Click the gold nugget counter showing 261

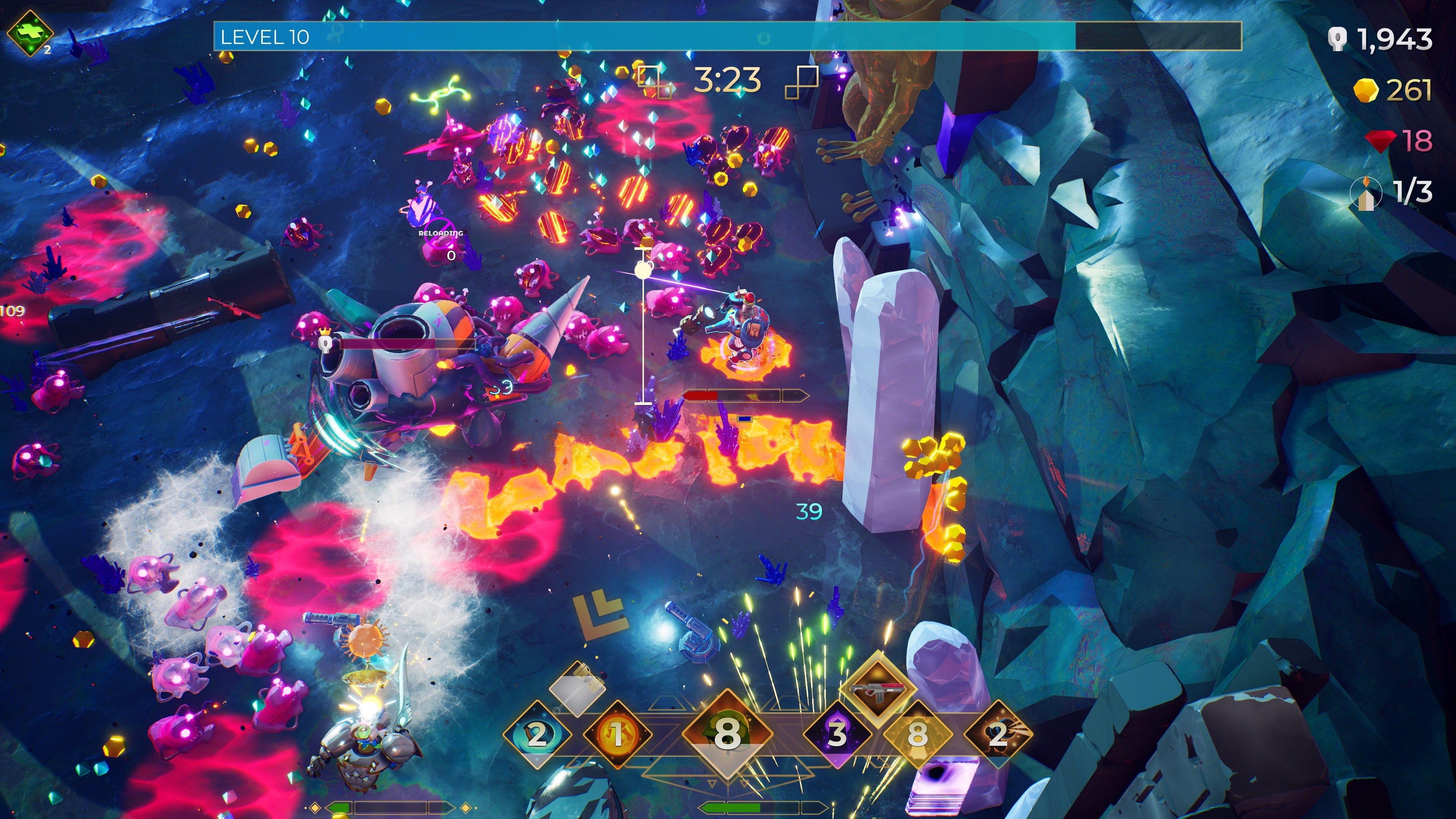[x=1396, y=91]
